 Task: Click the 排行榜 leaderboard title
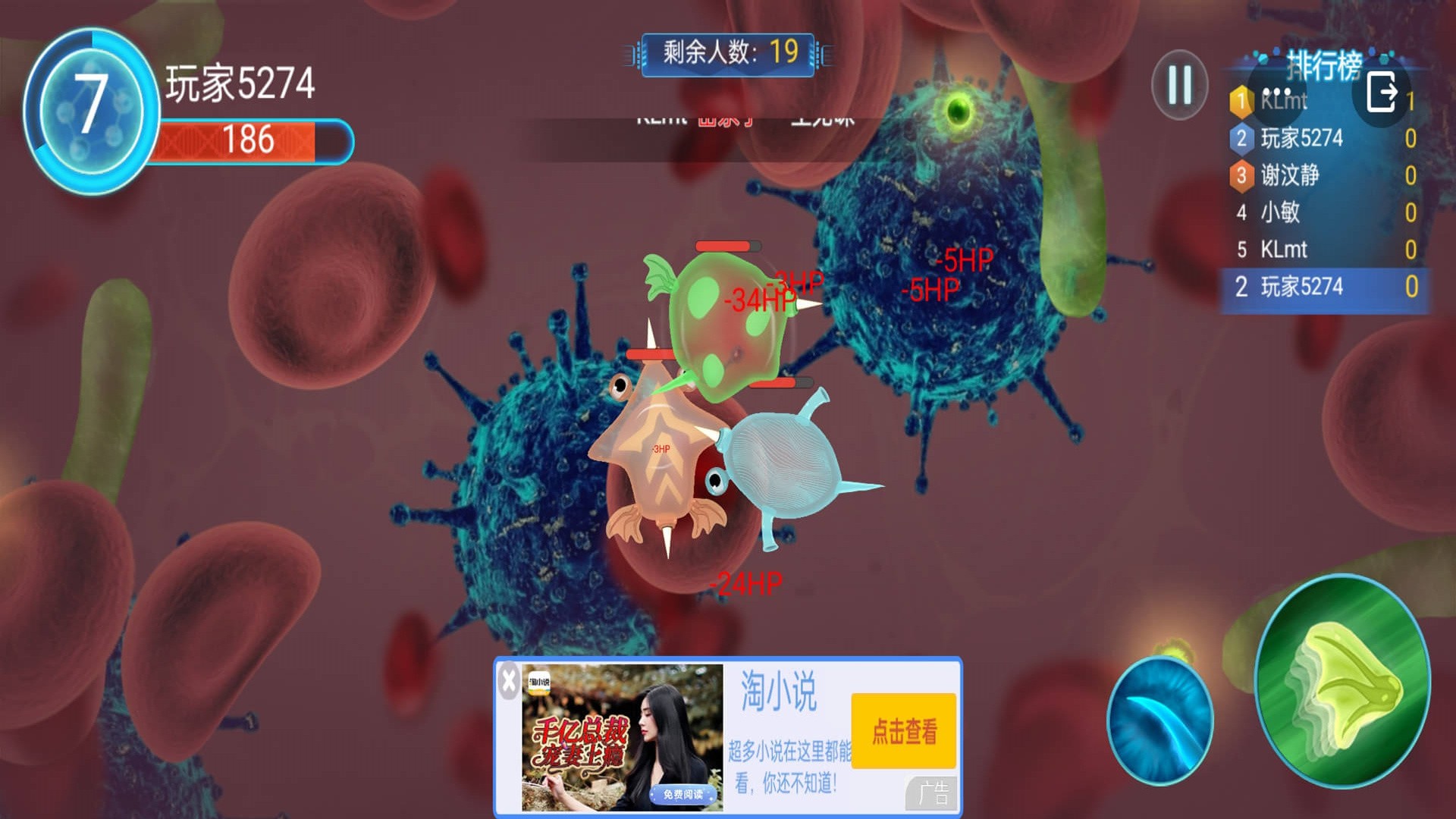click(x=1323, y=65)
